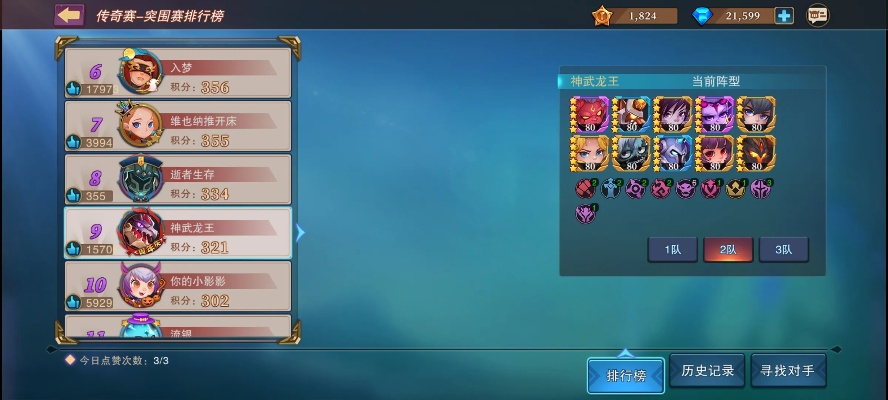Like the rank 6 player with thumbs-up
888x400 pixels.
[73, 89]
